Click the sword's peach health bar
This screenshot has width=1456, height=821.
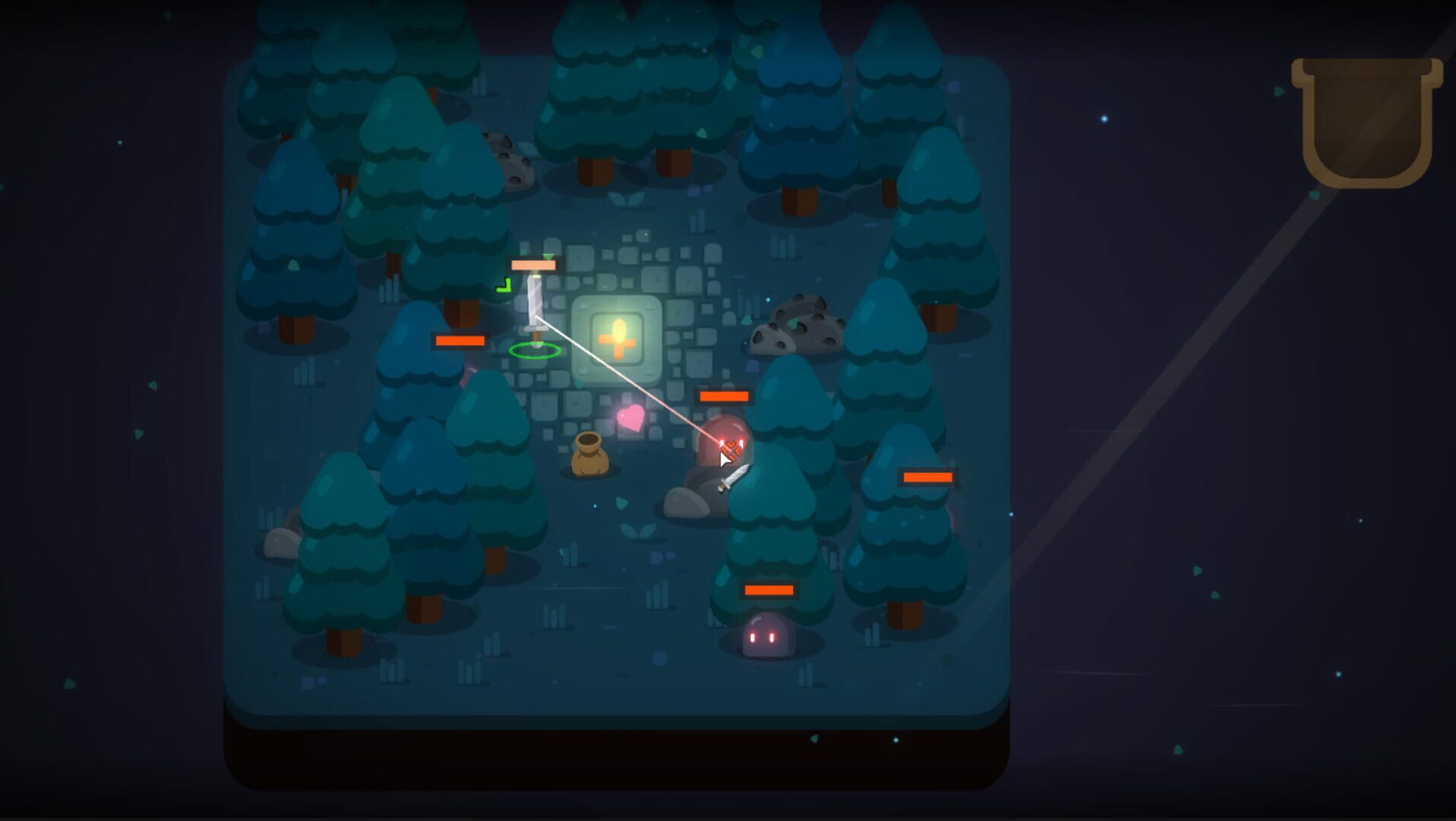pyautogui.click(x=534, y=263)
